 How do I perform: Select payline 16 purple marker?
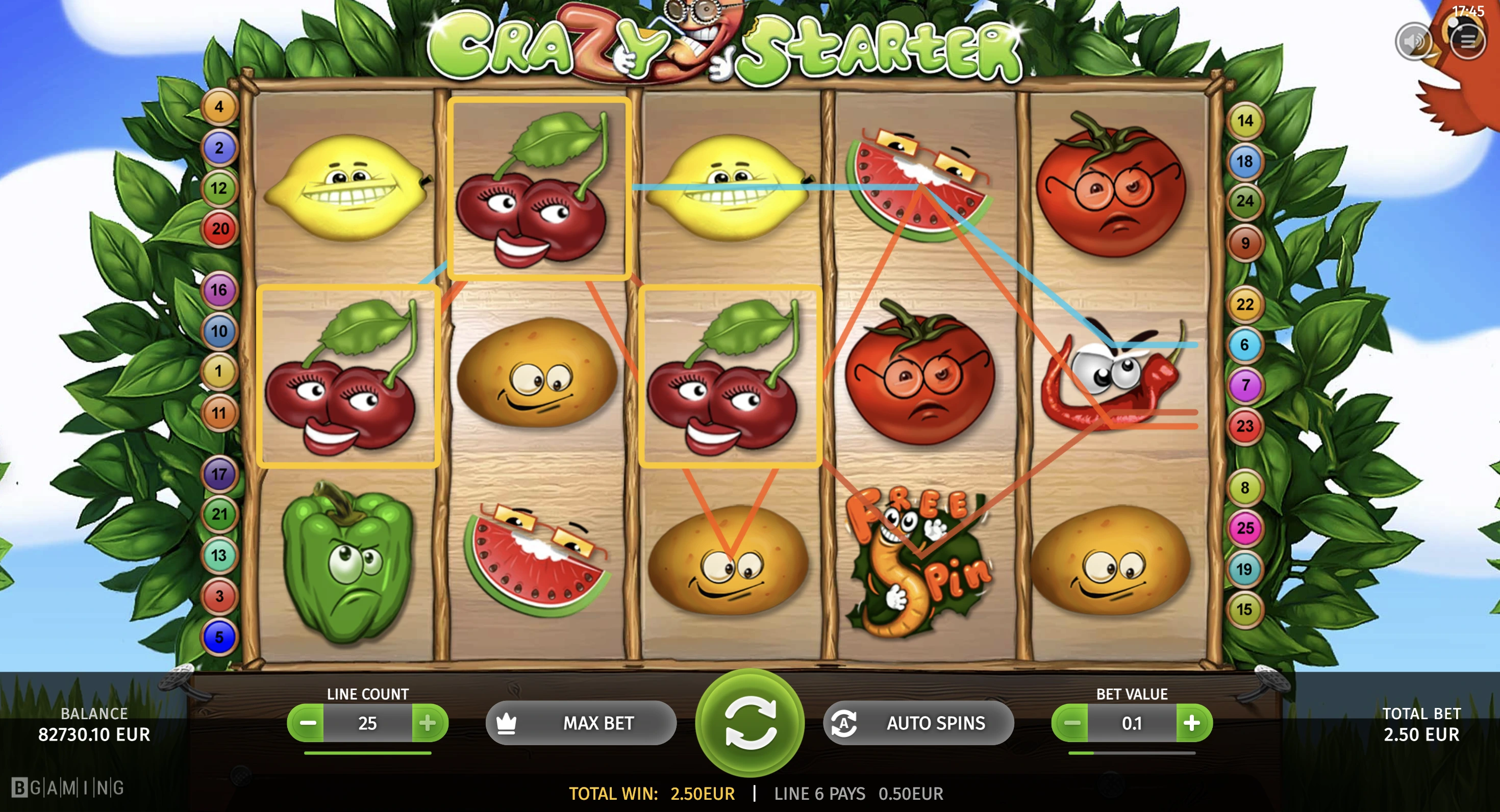click(x=219, y=290)
